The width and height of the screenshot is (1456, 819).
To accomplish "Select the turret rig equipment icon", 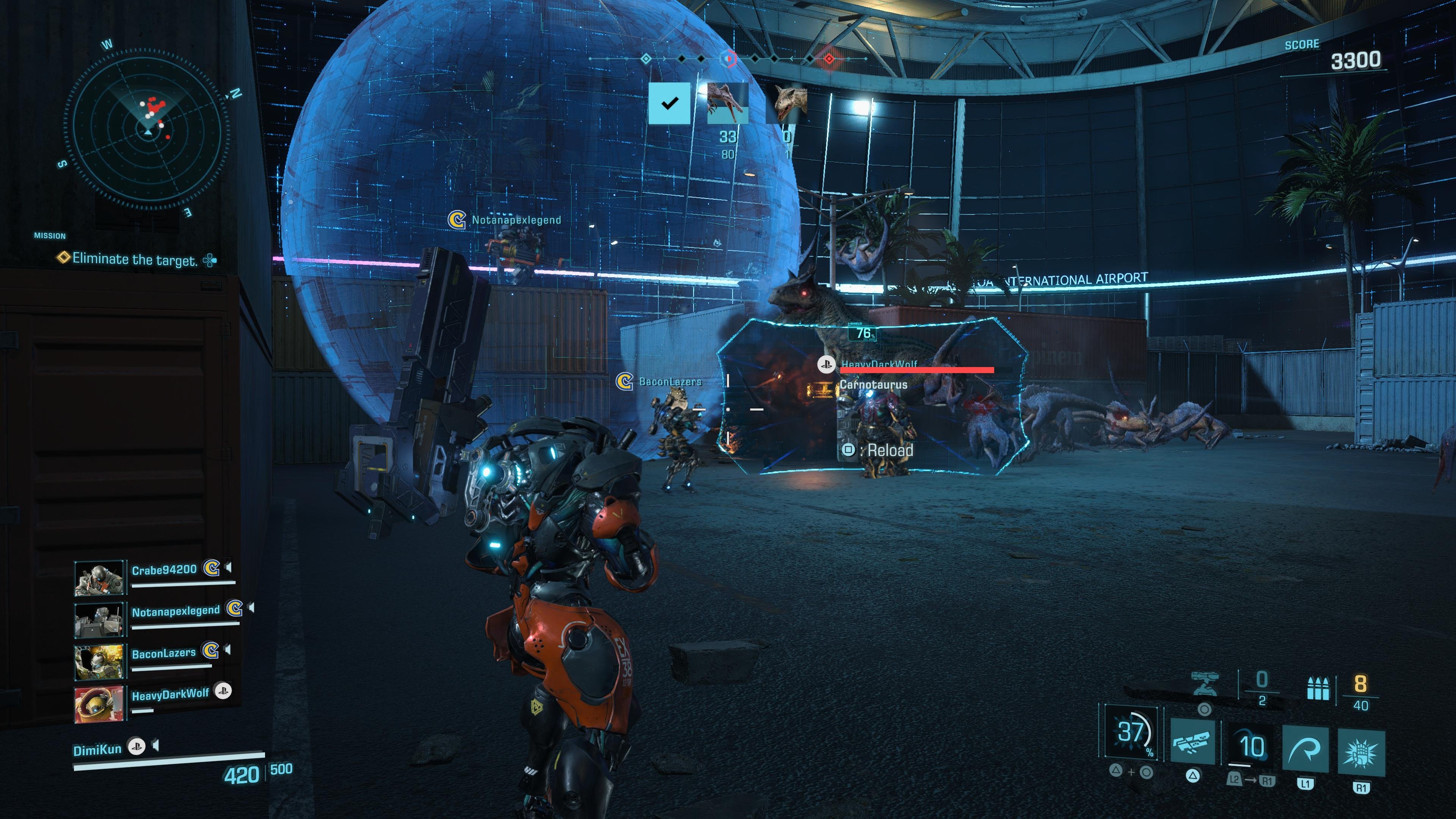I will tap(1205, 684).
